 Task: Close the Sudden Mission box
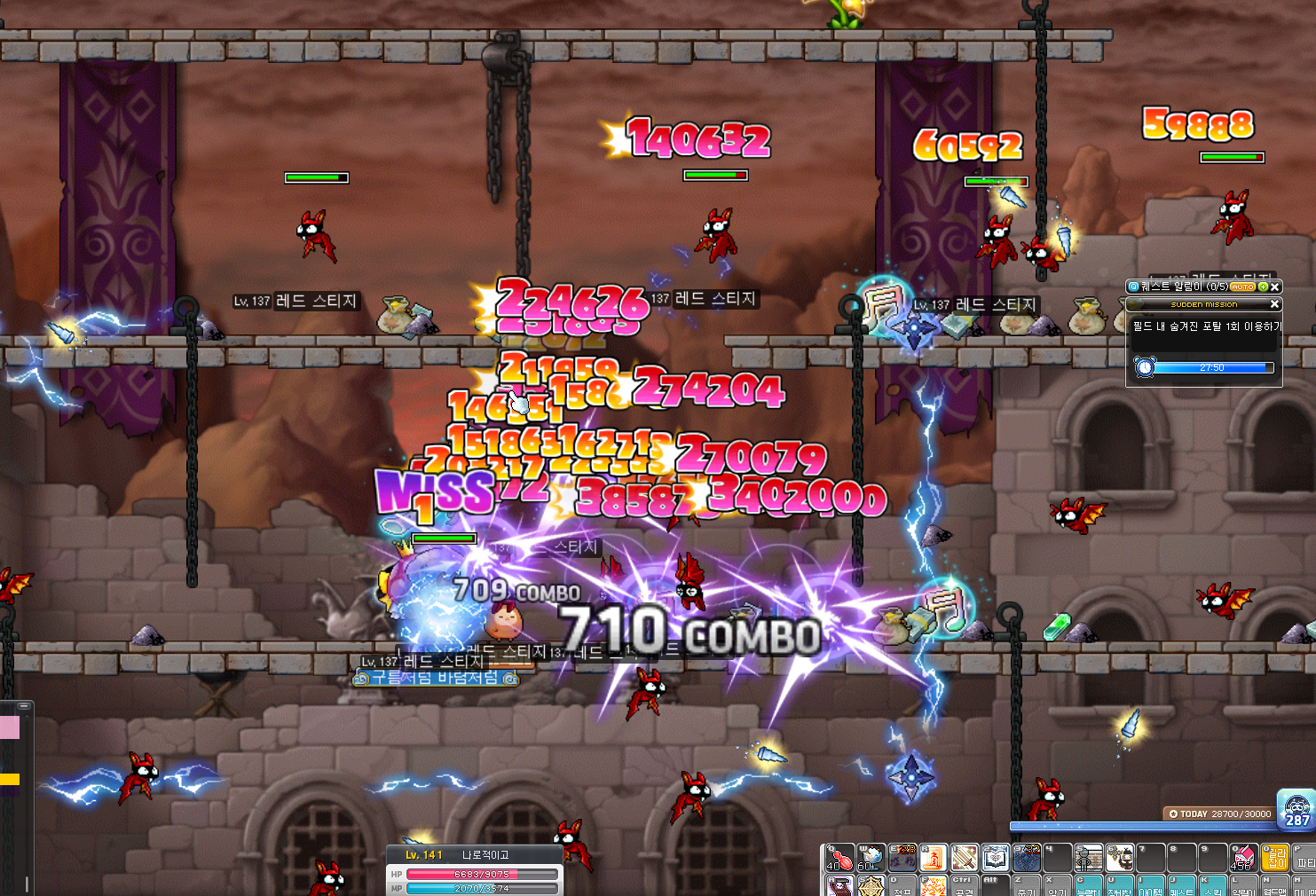[x=1275, y=304]
